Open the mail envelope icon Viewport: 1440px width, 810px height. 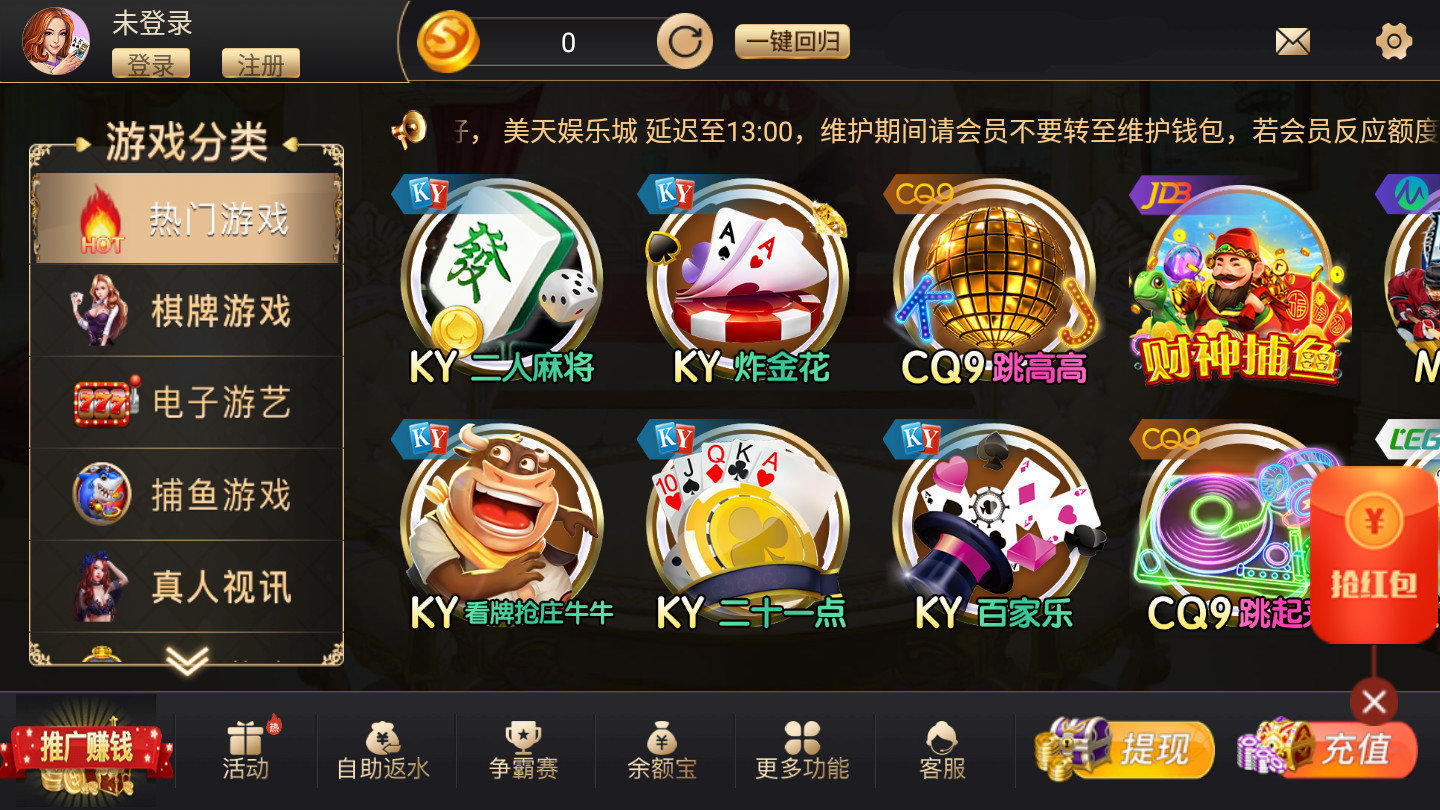[1292, 40]
